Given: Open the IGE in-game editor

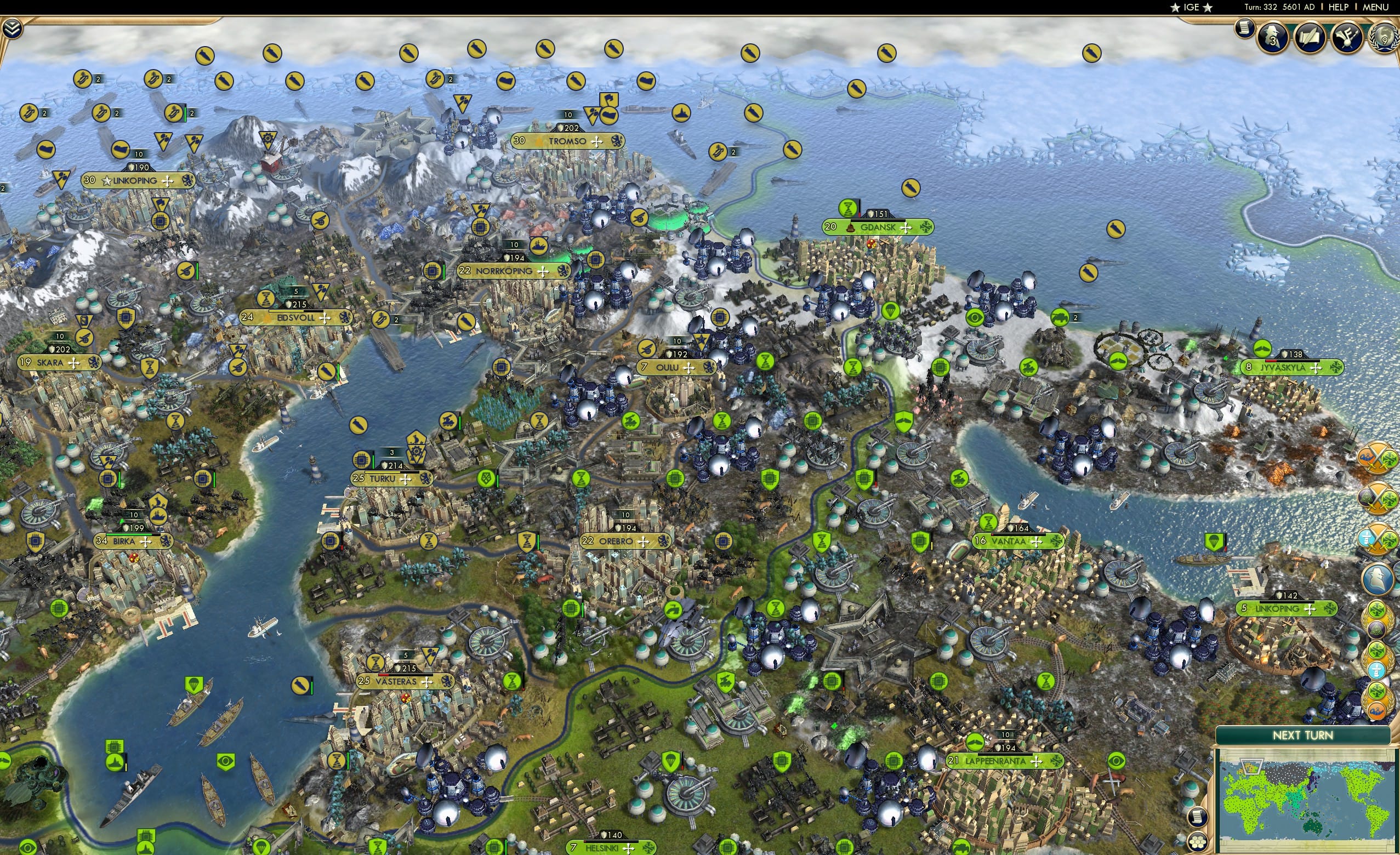Looking at the screenshot, I should (1191, 7).
